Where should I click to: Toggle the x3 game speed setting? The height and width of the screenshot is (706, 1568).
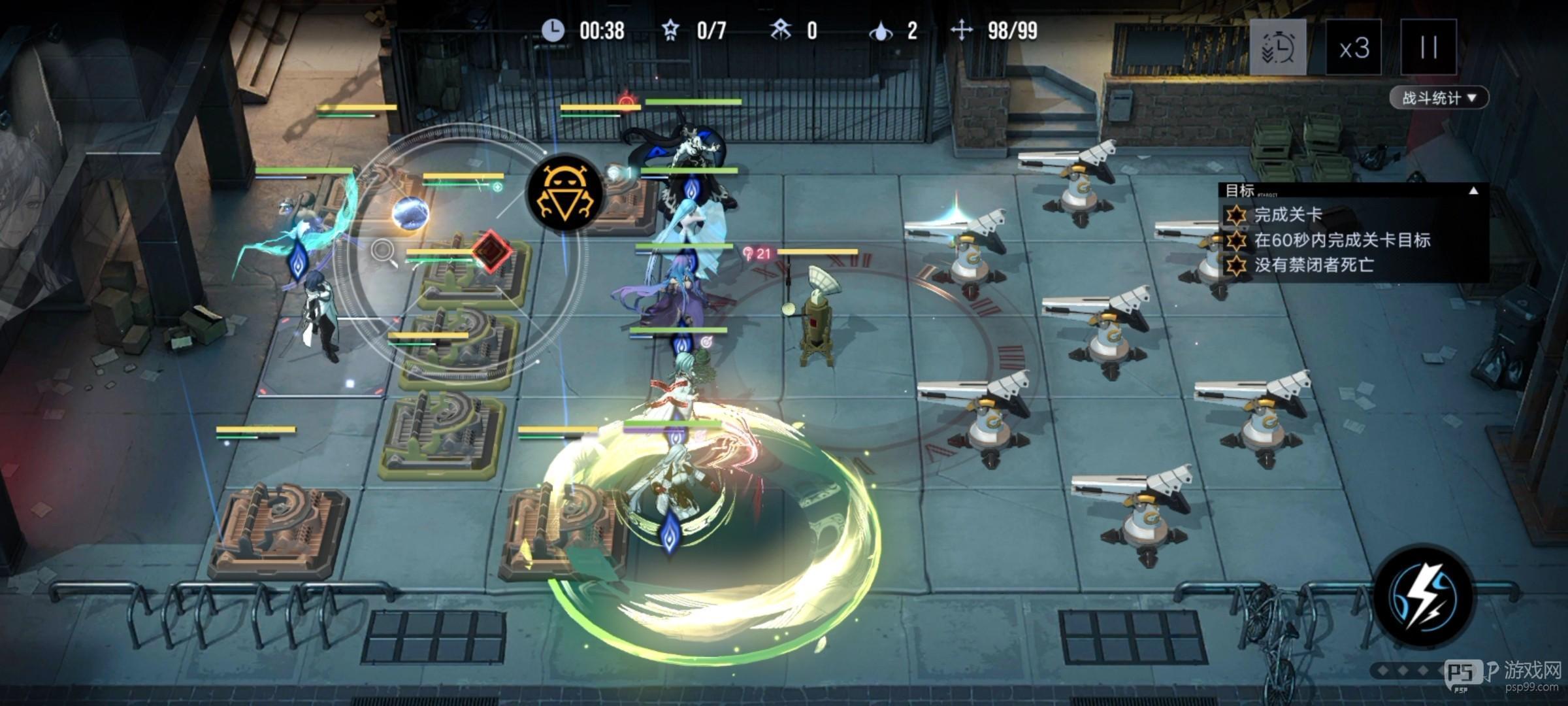pyautogui.click(x=1356, y=47)
